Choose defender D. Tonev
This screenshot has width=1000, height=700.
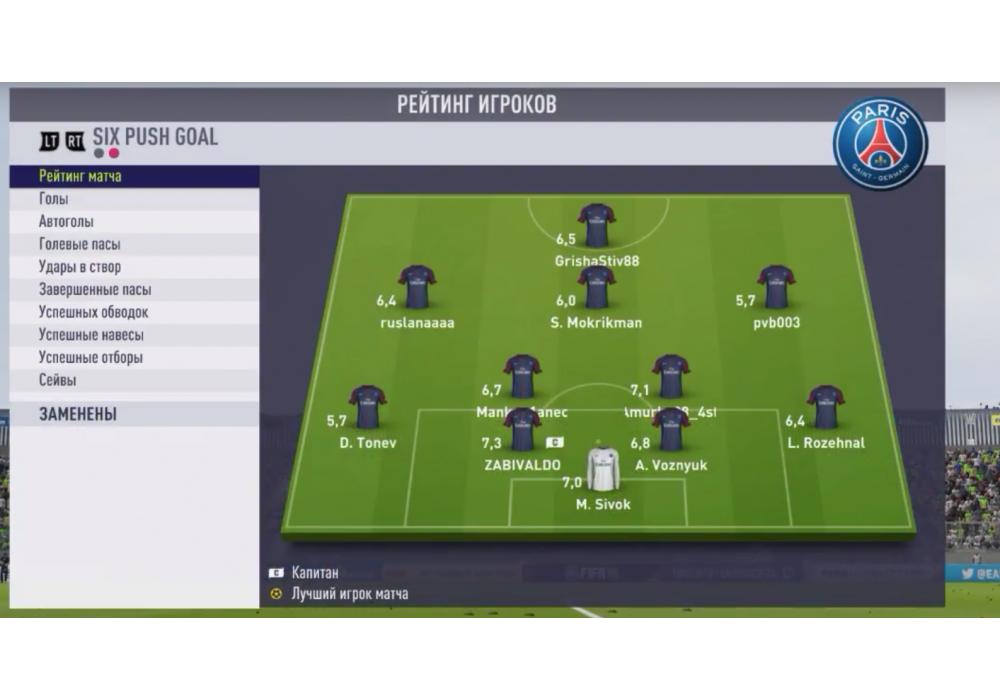click(x=367, y=408)
